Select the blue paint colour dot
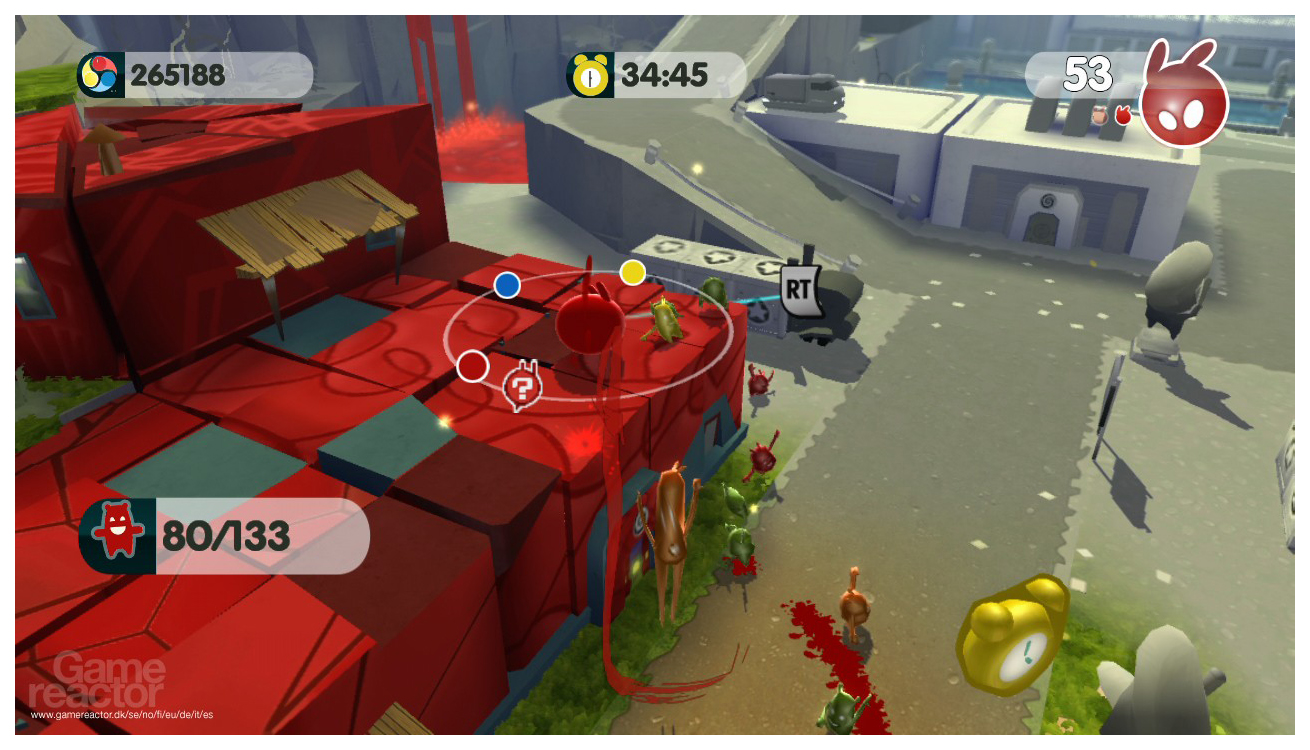 pos(508,286)
